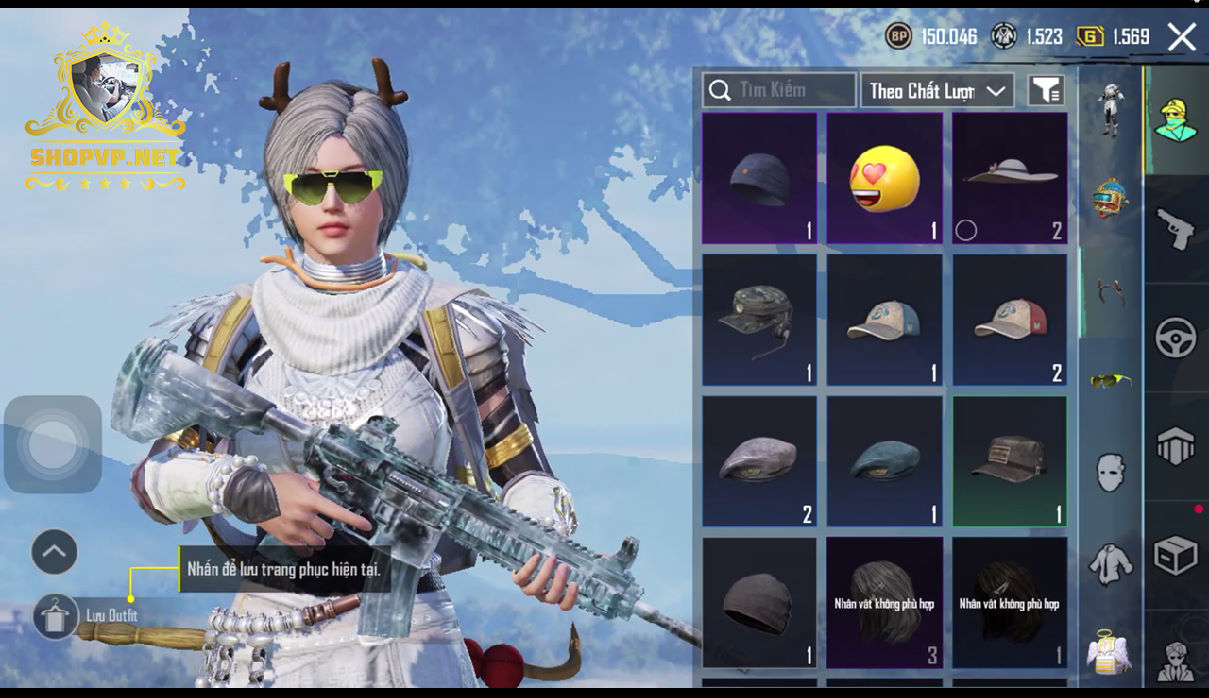Click the Tìm Kiếm search field
The height and width of the screenshot is (698, 1209).
pos(779,90)
